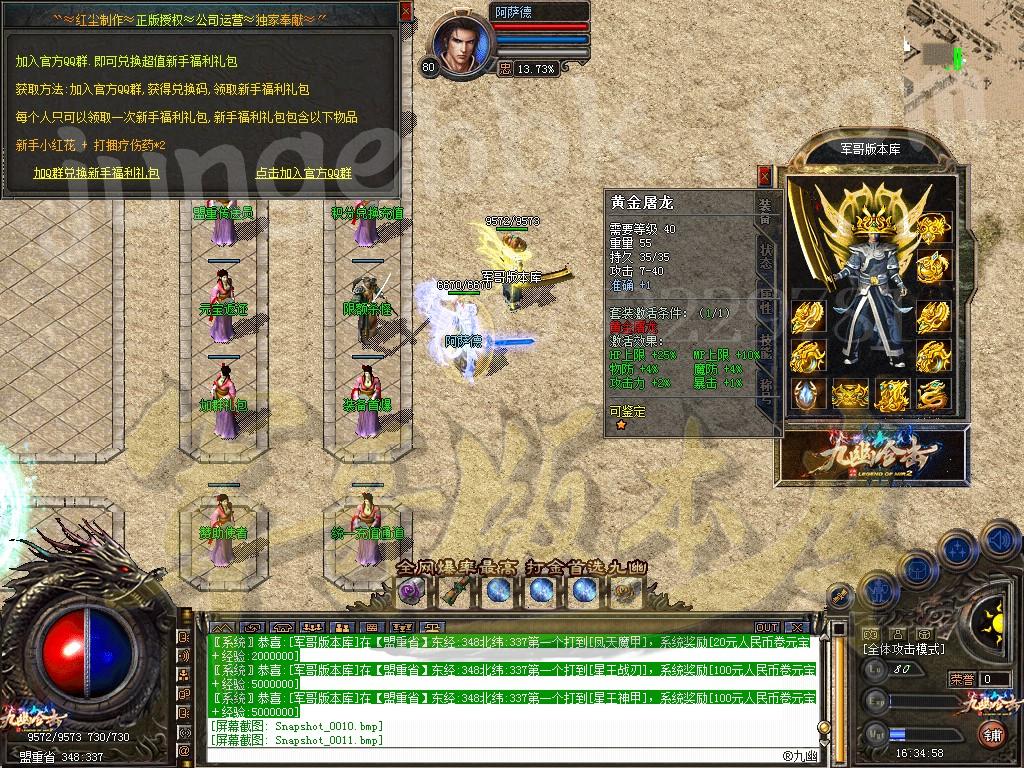Switch to the 技能 skills tab
The image size is (1024, 768).
765,343
